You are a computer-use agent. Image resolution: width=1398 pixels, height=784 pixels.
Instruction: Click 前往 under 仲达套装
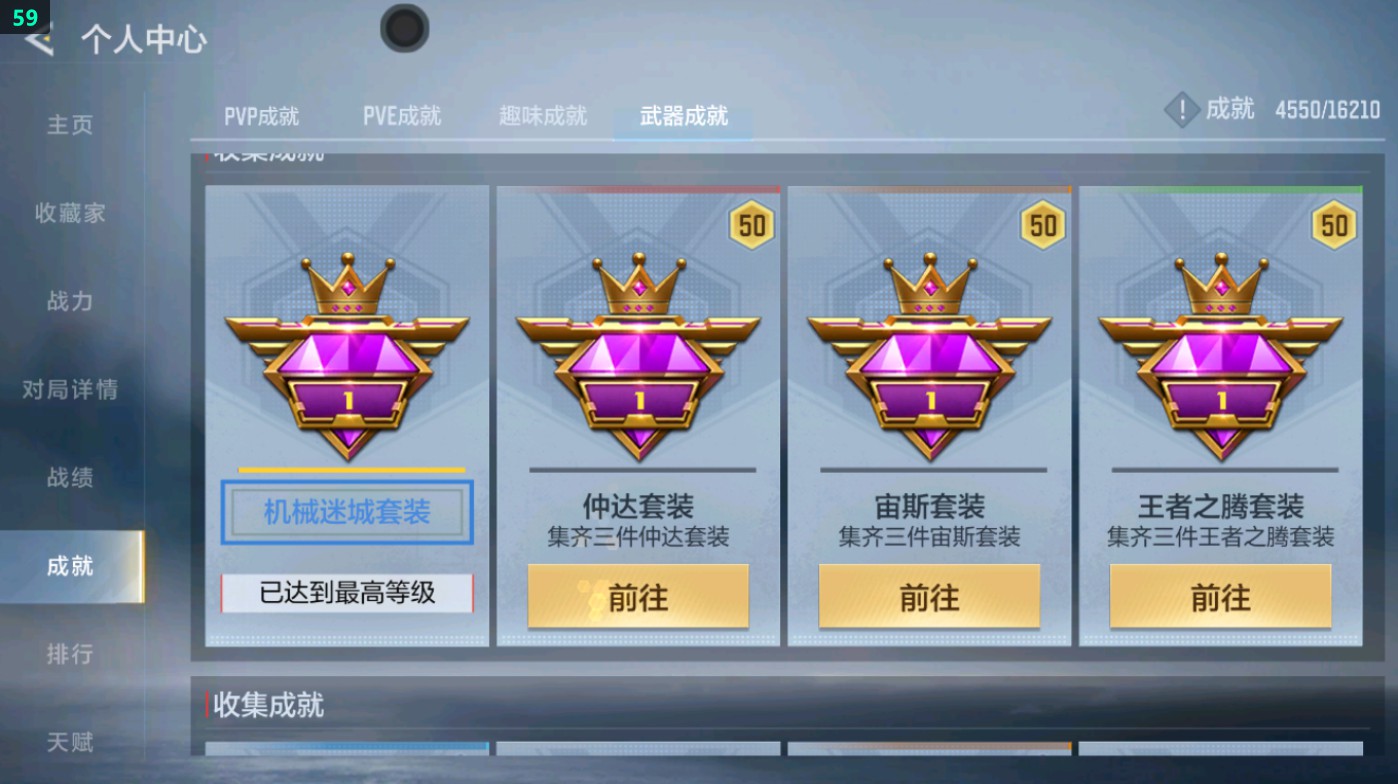pos(637,596)
